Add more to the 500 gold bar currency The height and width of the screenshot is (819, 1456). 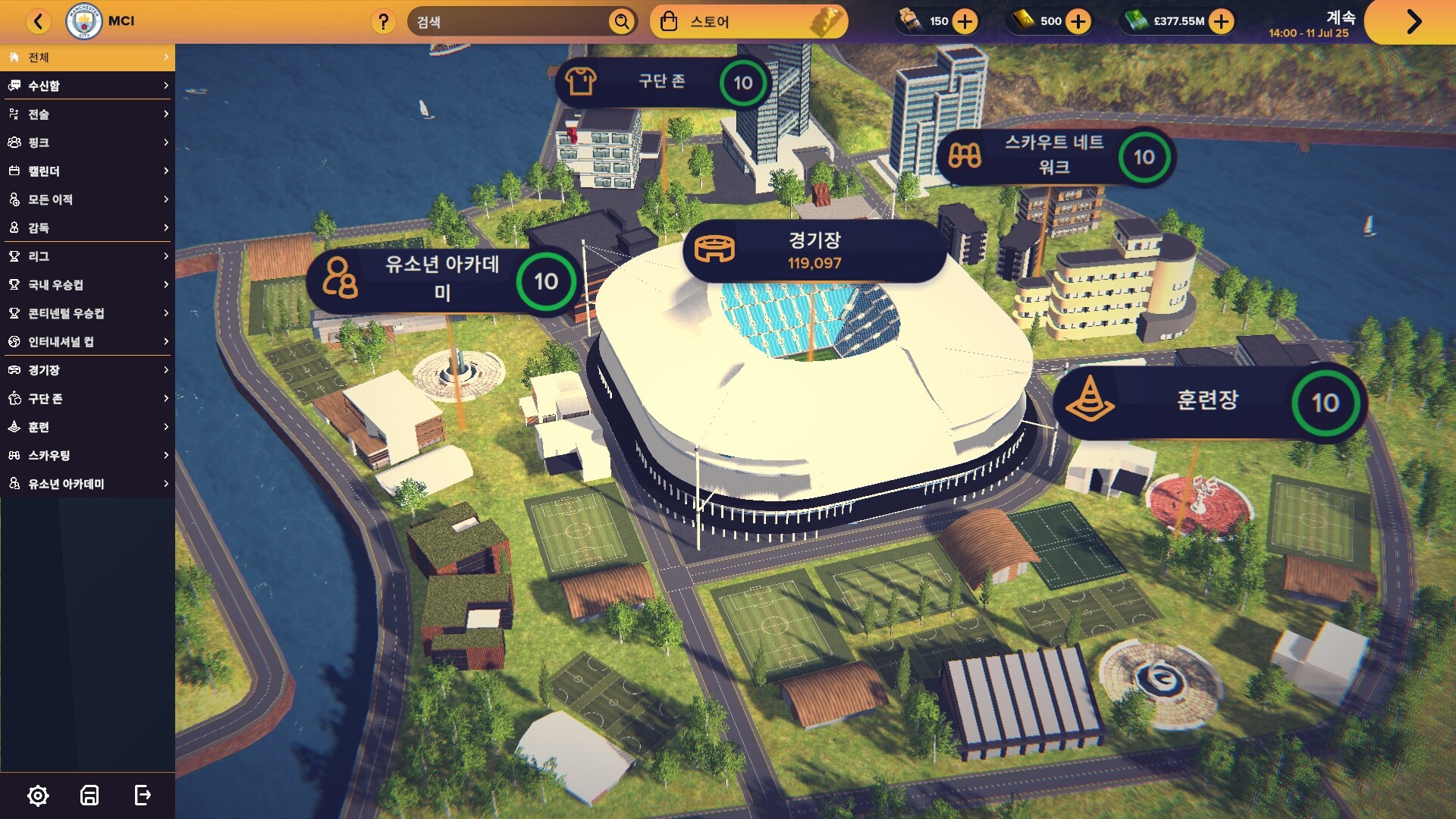pyautogui.click(x=1078, y=21)
